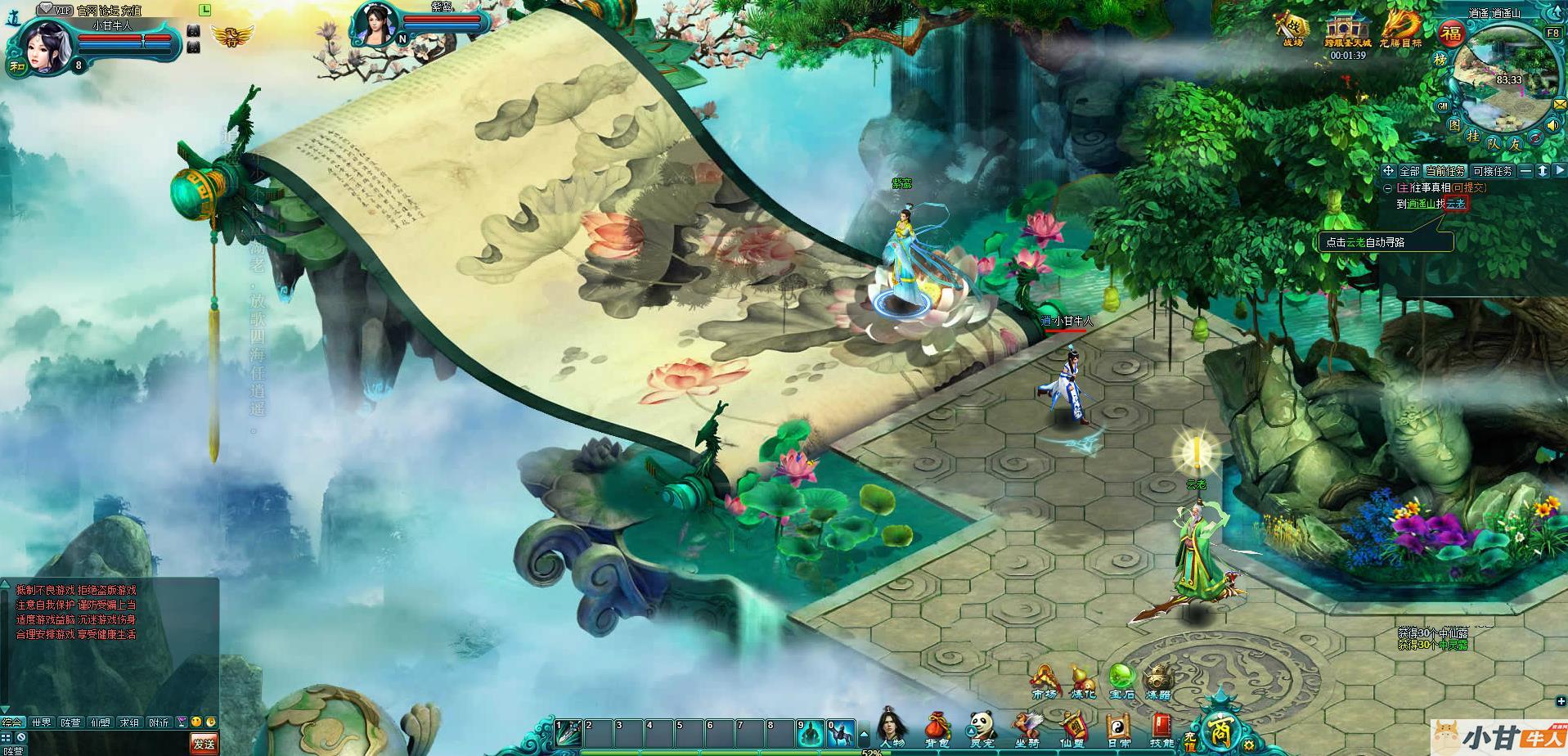Image resolution: width=1568 pixels, height=756 pixels.
Task: Open the 战场 battlefield icon
Action: 1292,29
